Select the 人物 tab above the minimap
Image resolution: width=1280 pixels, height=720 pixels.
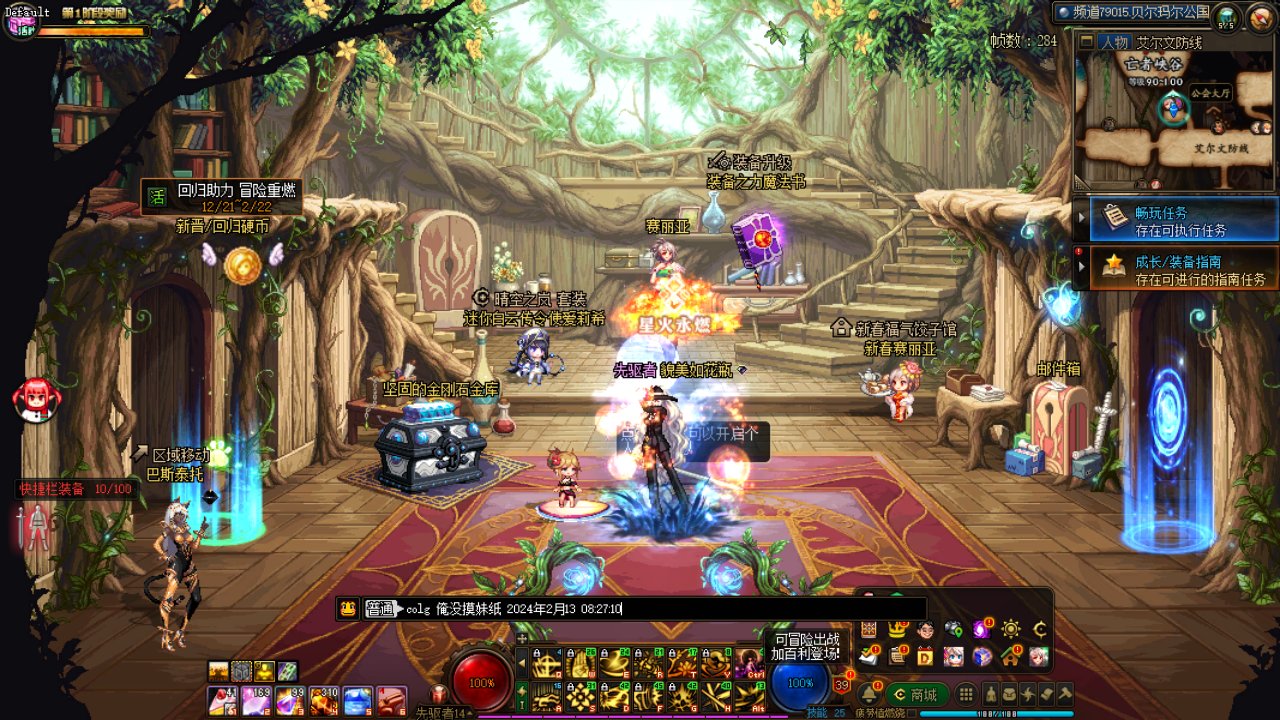[1113, 43]
